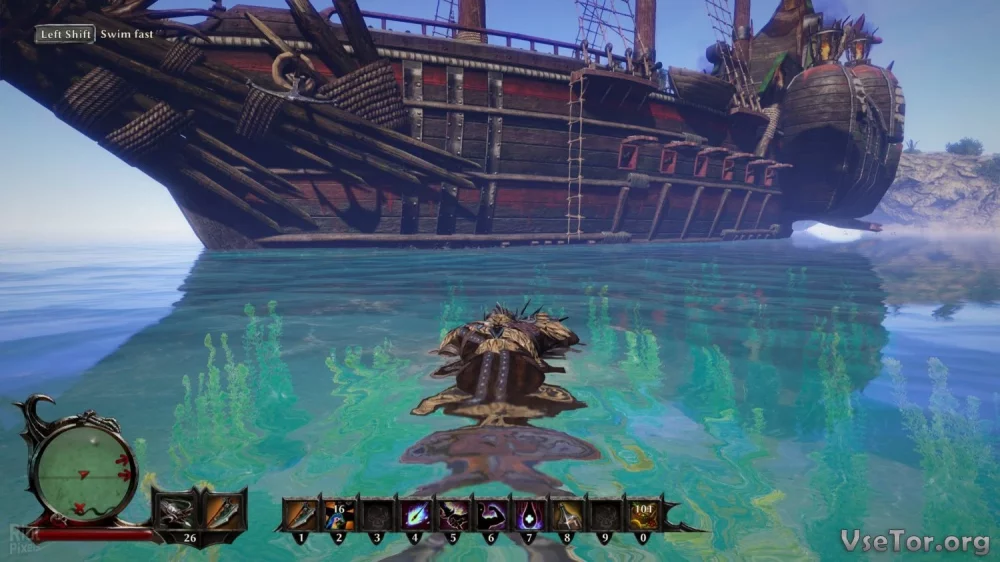Select the equipped crossbow weapon slot
The height and width of the screenshot is (562, 1000).
point(174,511)
